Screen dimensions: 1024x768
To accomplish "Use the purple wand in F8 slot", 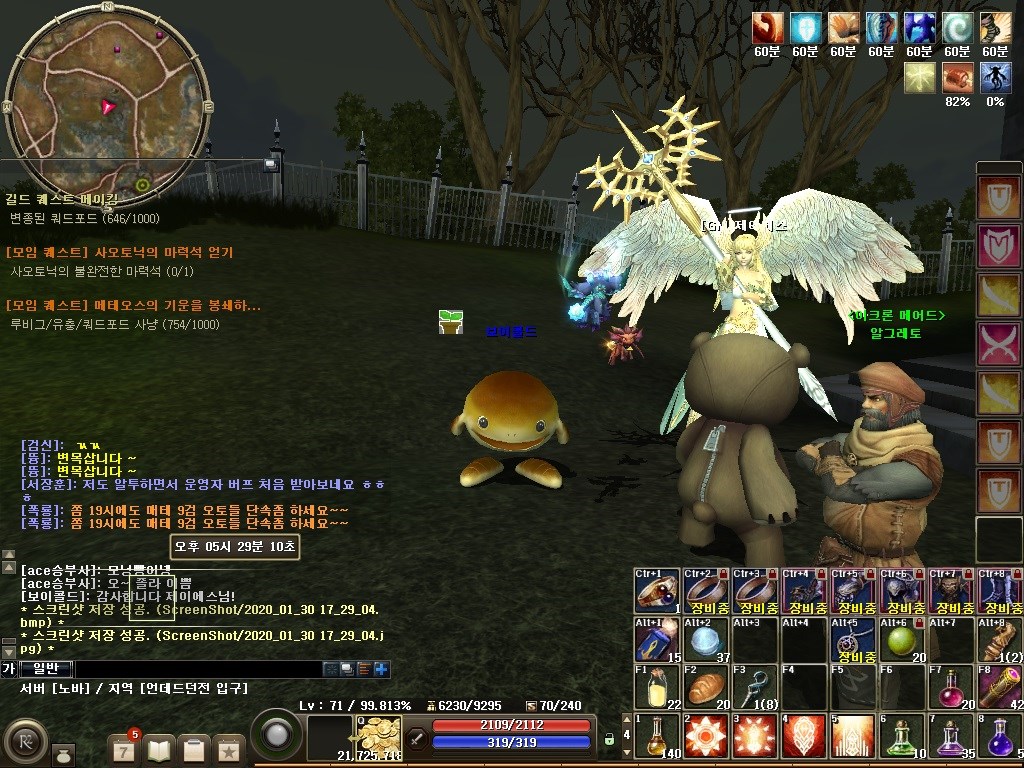I will pyautogui.click(x=1001, y=687).
